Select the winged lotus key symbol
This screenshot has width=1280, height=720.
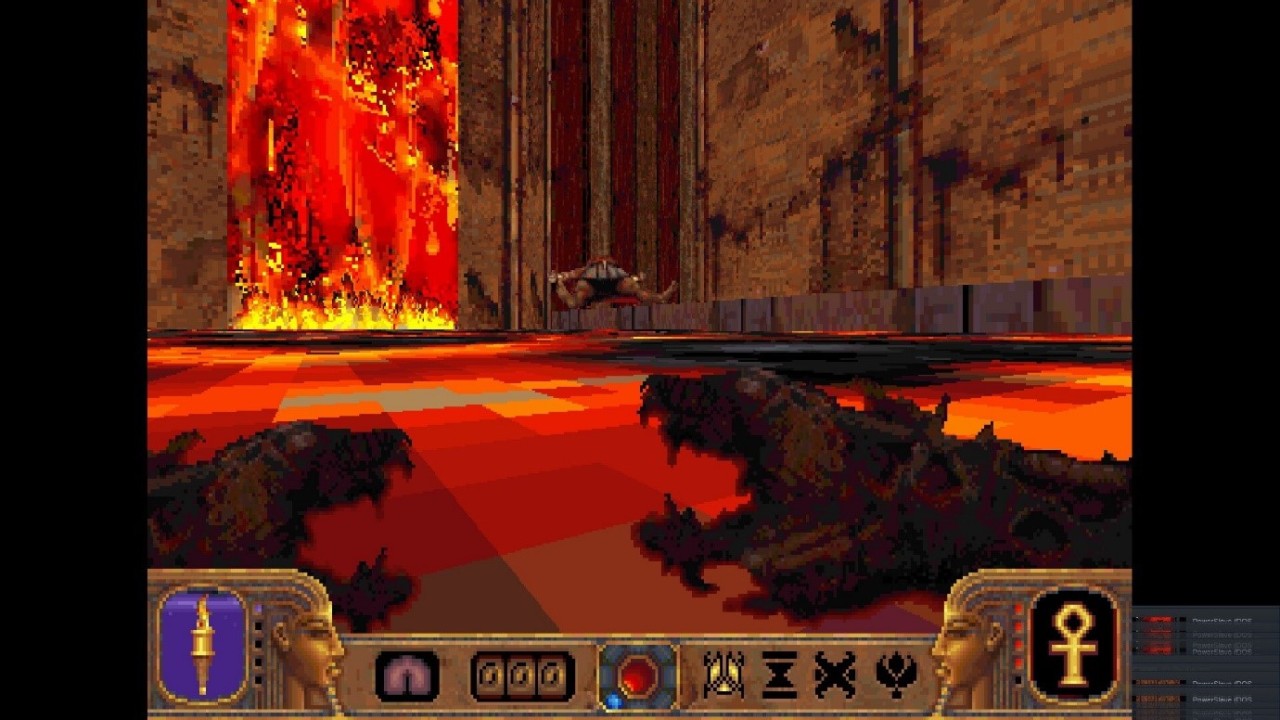pos(896,675)
